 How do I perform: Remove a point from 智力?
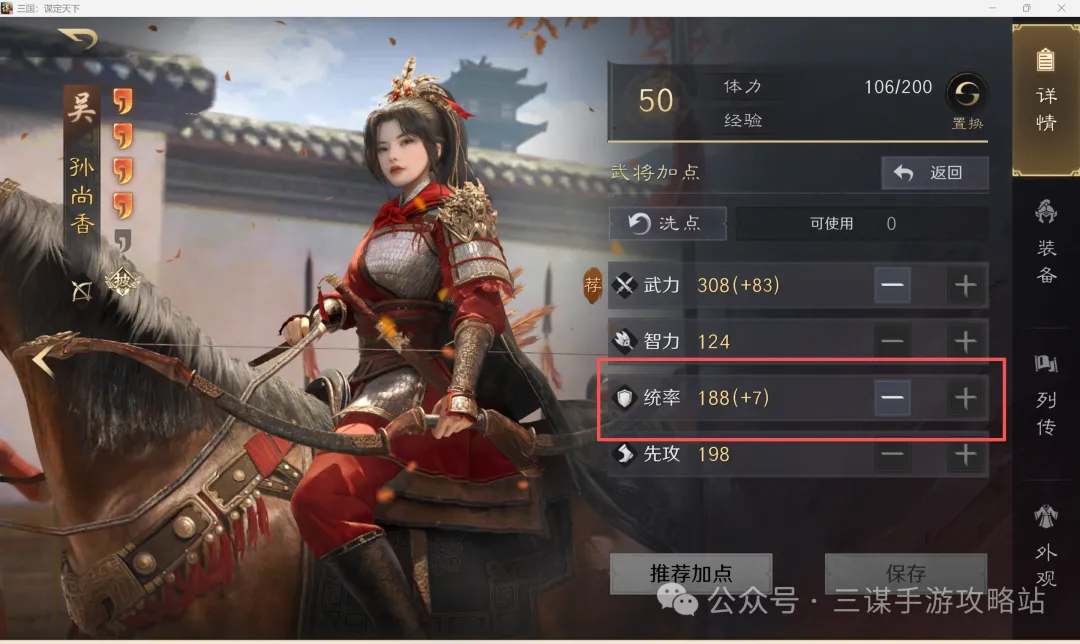tap(892, 342)
